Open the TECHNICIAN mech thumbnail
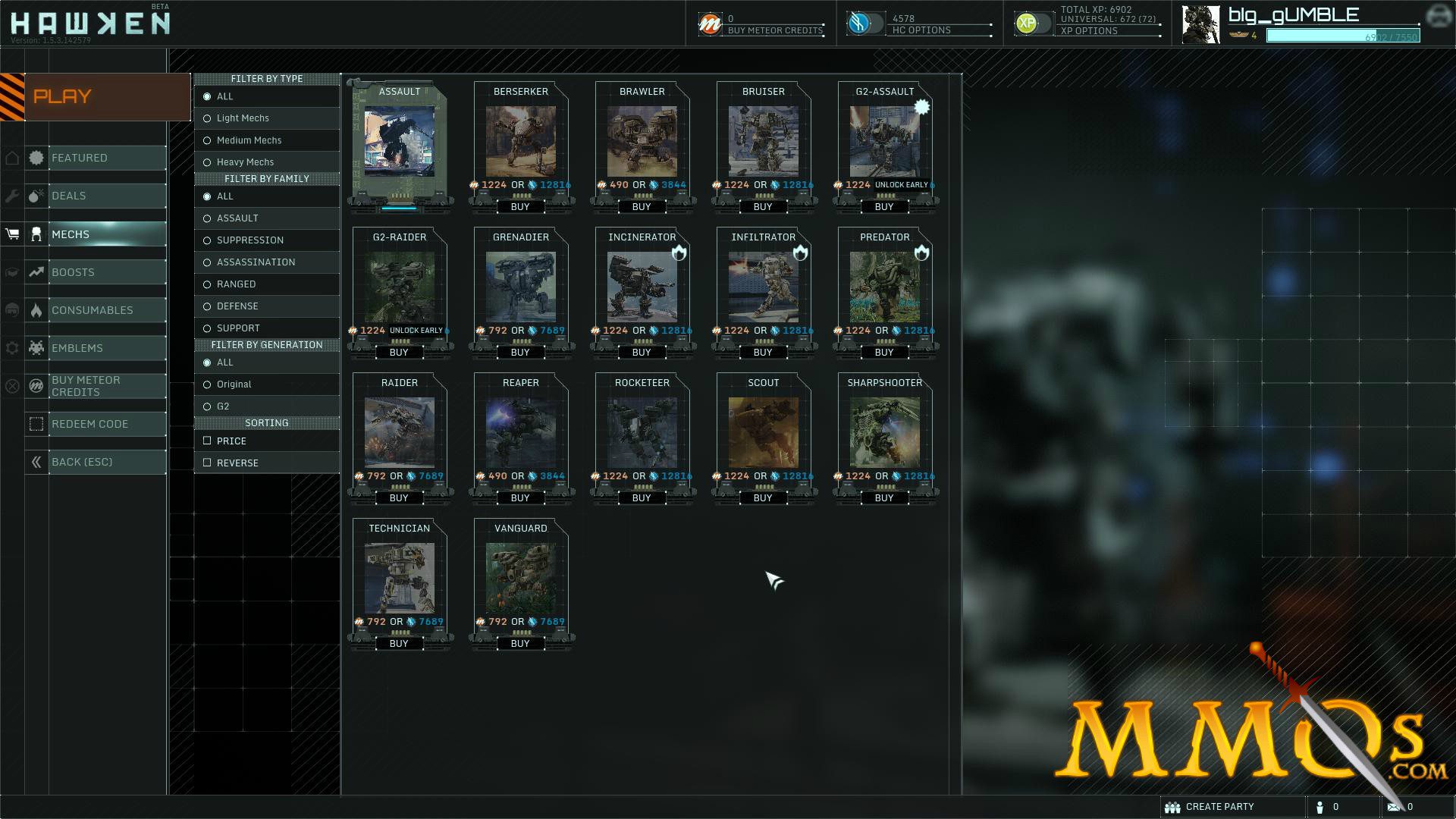Screen dimensions: 1456x819 coord(400,579)
